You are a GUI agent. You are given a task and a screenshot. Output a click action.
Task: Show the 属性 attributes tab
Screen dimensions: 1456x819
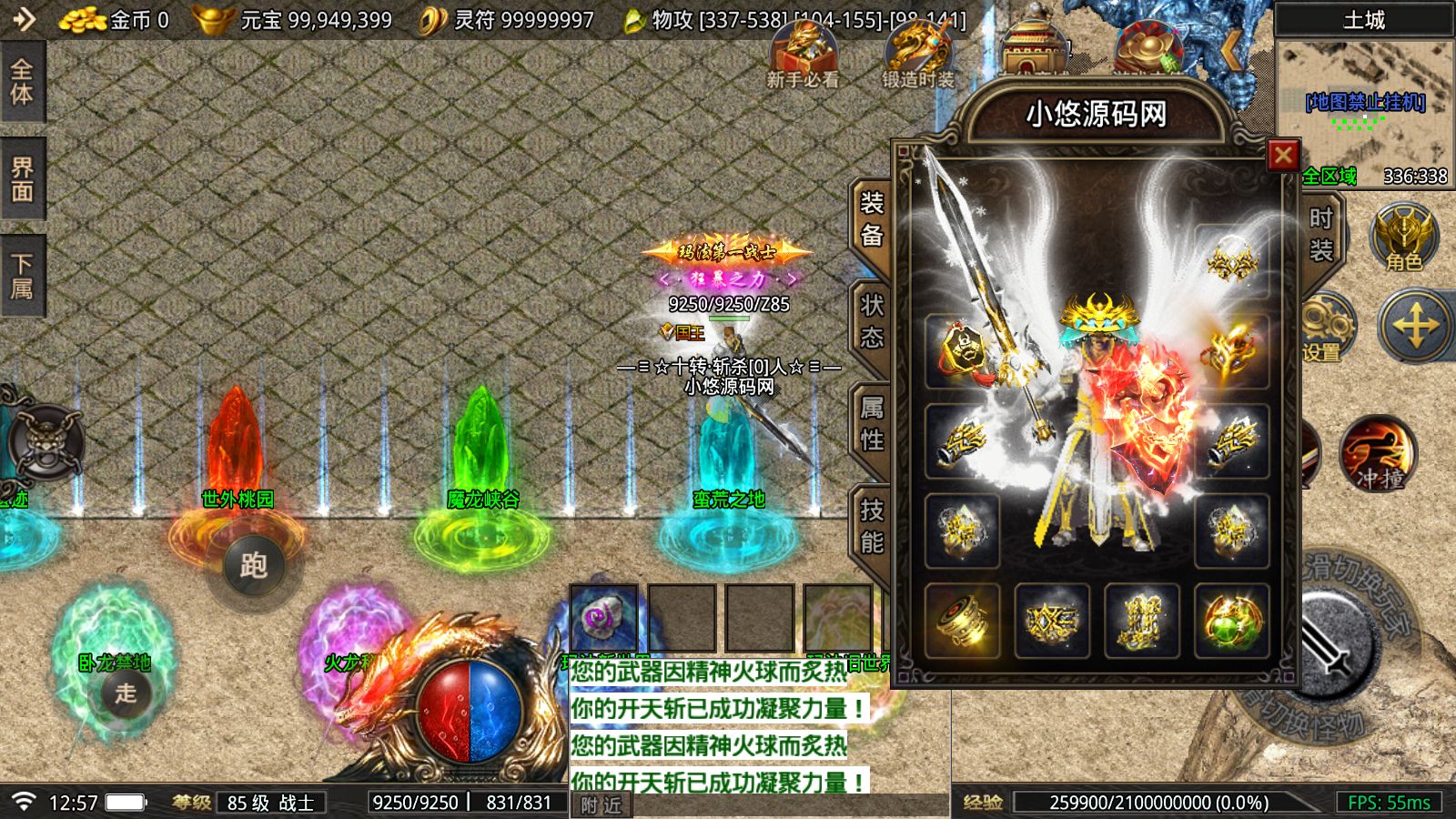pos(872,425)
